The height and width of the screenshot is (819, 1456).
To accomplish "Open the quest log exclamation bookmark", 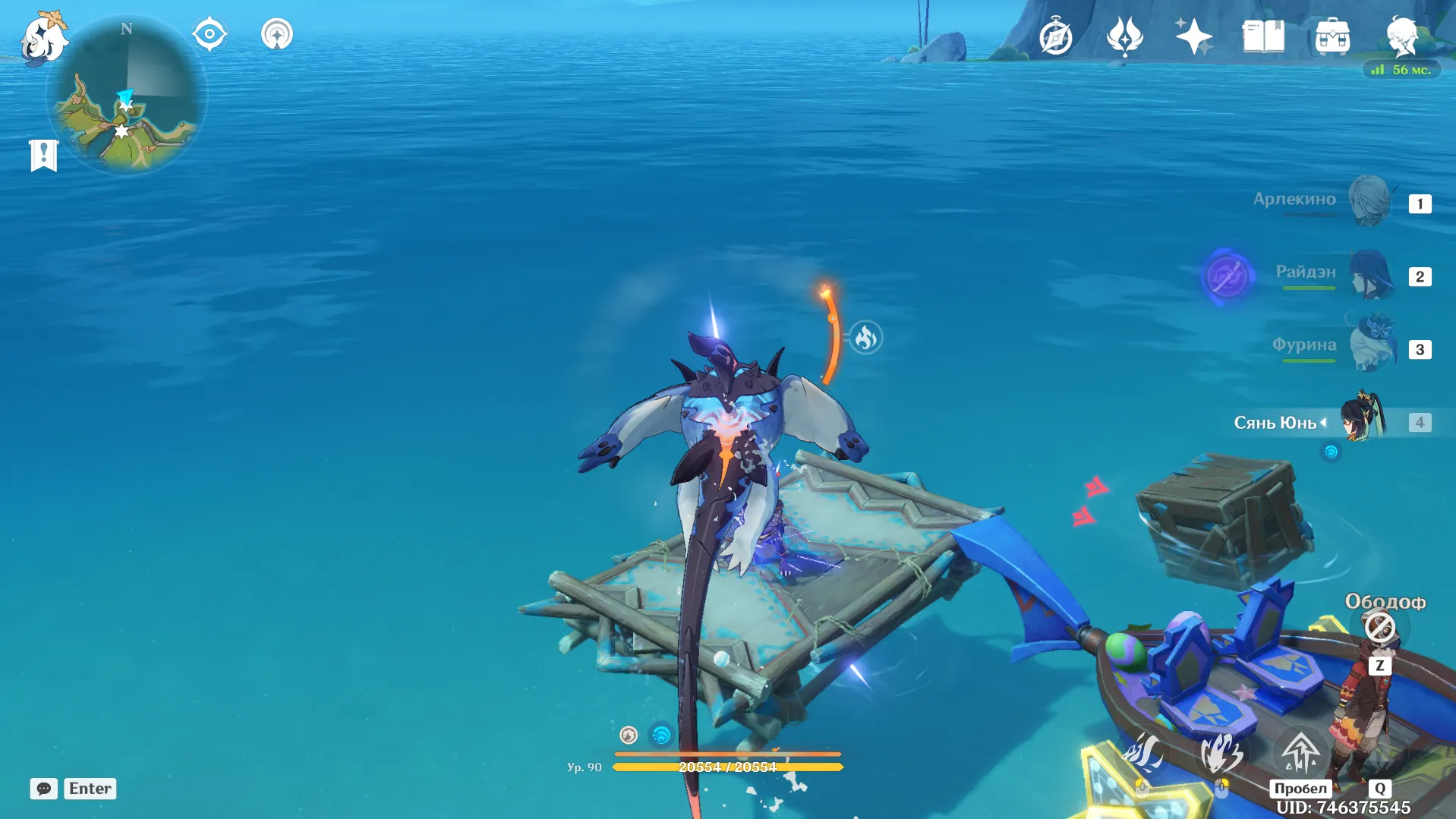I will 43,156.
